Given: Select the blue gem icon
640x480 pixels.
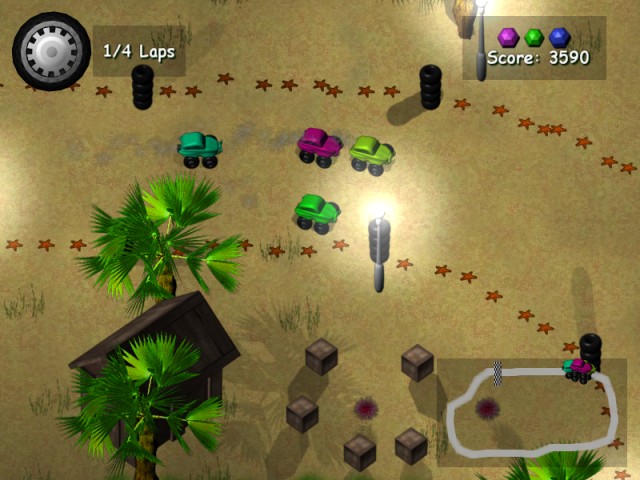Looking at the screenshot, I should pos(559,37).
